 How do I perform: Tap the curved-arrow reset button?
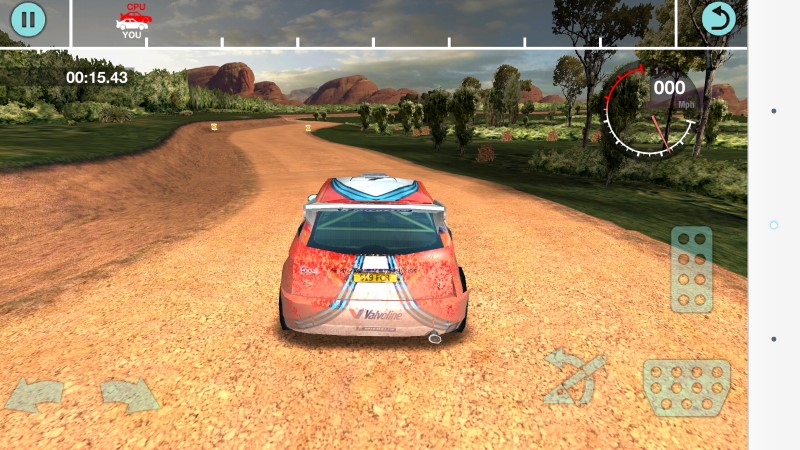tap(718, 19)
